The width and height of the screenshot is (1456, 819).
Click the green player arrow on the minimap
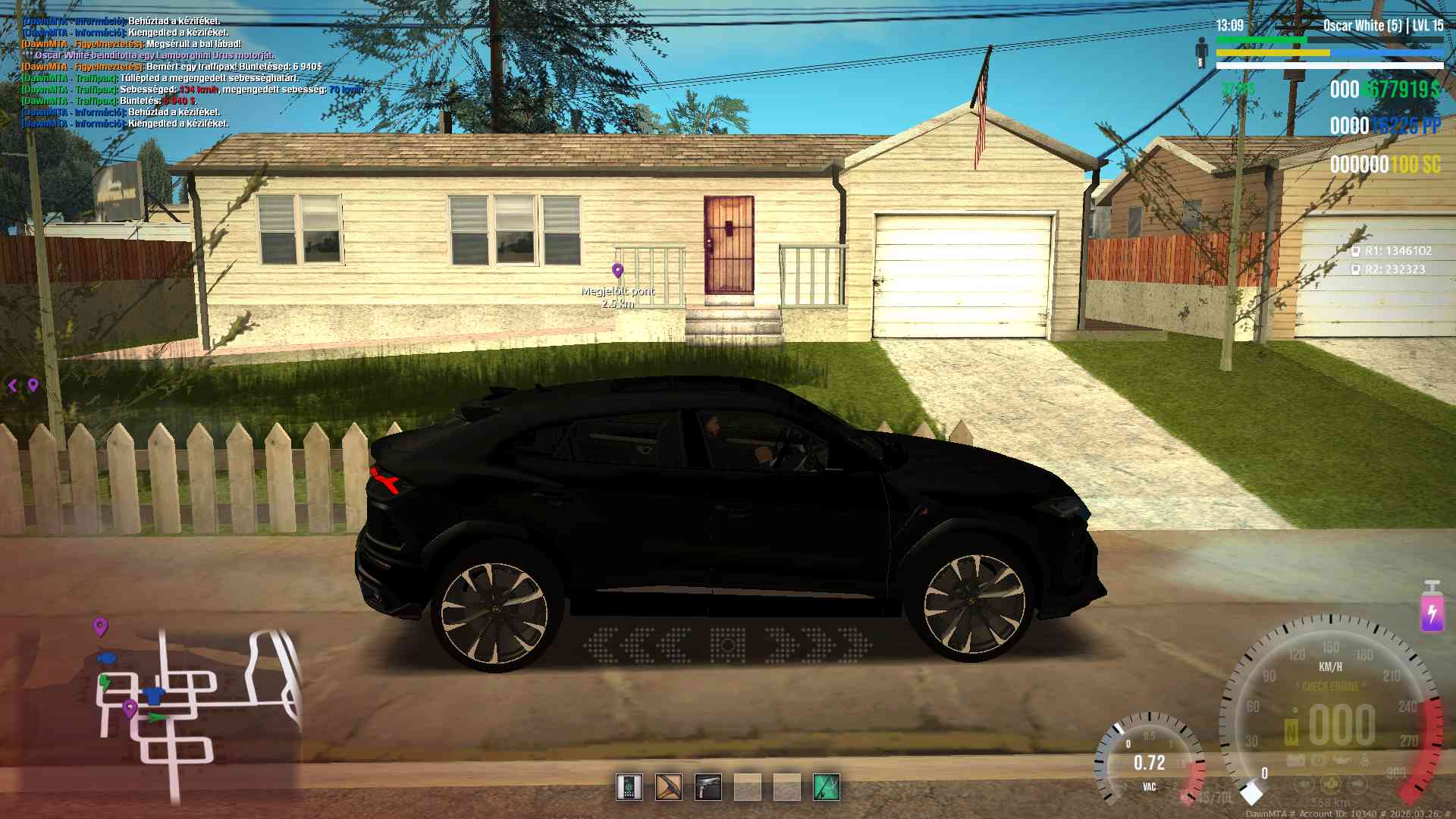coord(156,717)
